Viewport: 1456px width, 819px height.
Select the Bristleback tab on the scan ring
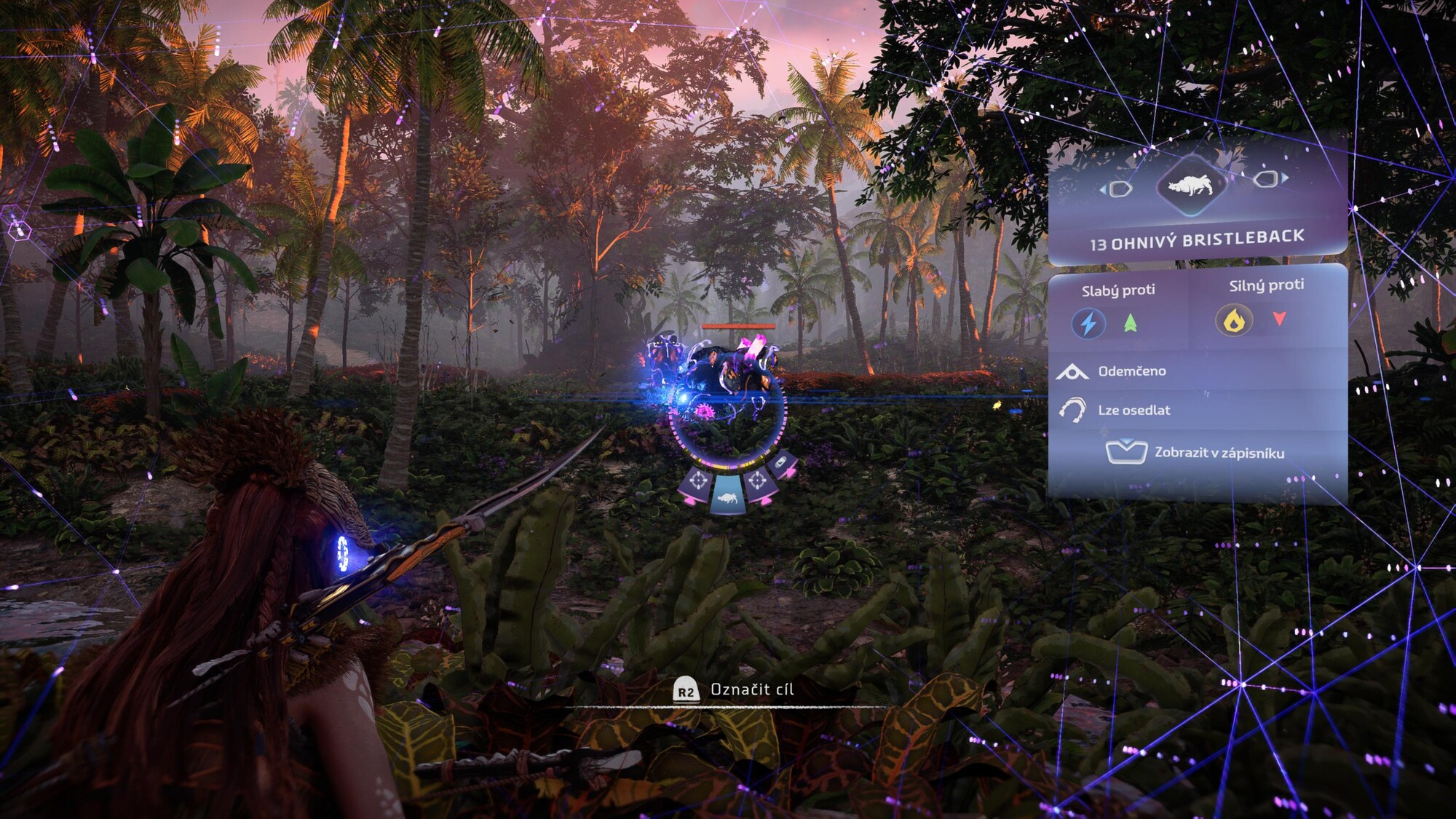point(728,496)
